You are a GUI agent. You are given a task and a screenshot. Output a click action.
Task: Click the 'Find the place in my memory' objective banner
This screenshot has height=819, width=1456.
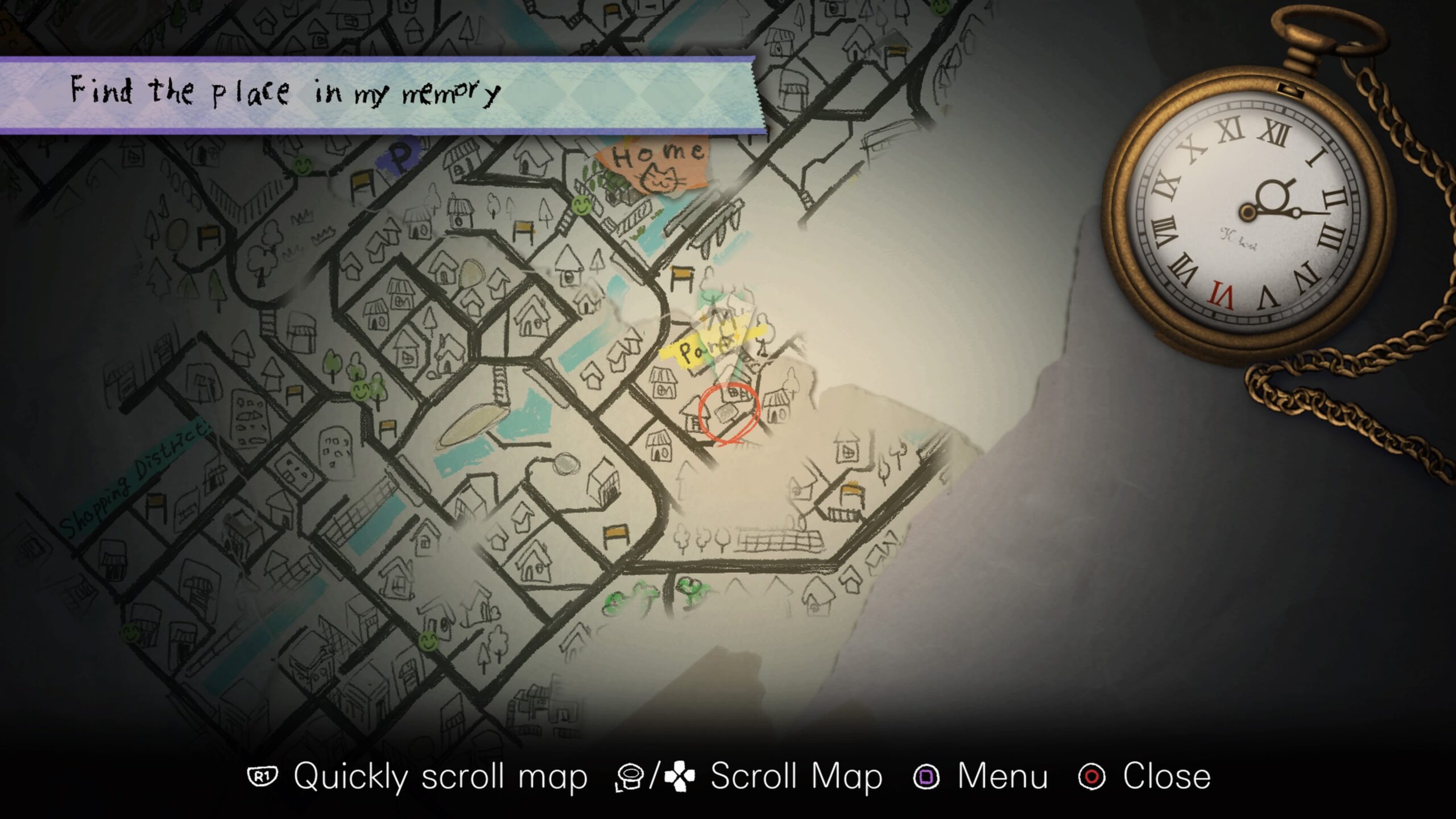(x=381, y=94)
